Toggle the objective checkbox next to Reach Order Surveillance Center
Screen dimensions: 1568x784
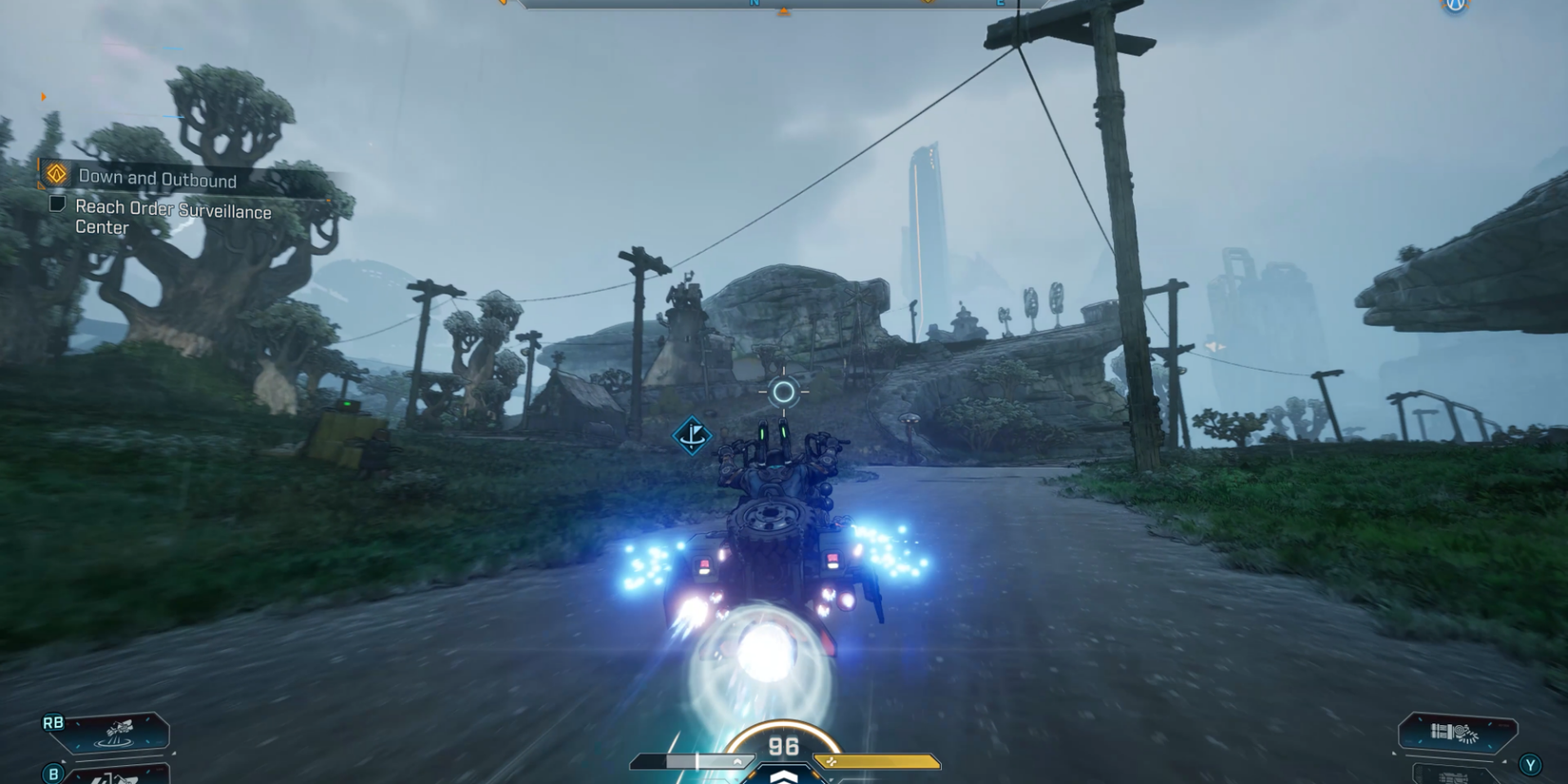tap(58, 204)
